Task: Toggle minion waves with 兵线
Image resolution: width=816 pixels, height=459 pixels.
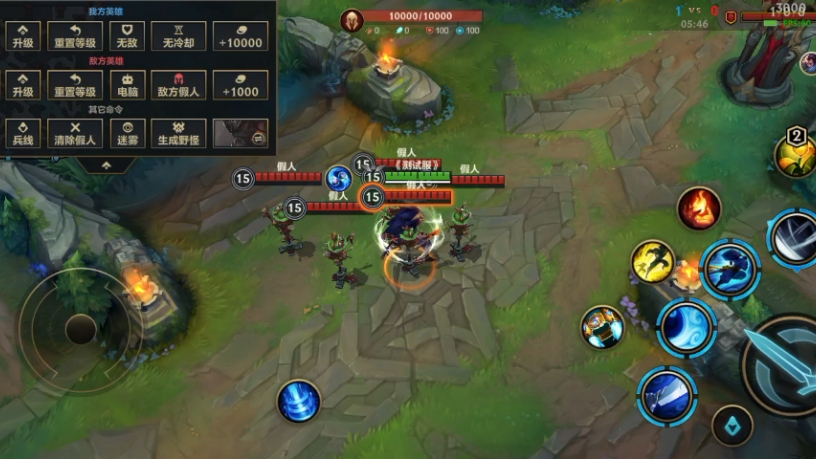Action: 23,132
